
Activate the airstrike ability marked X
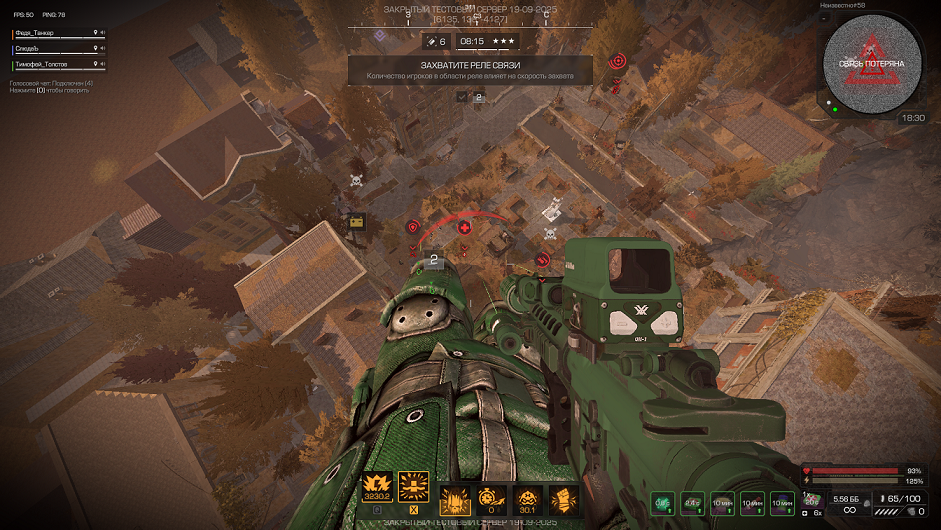[x=413, y=487]
